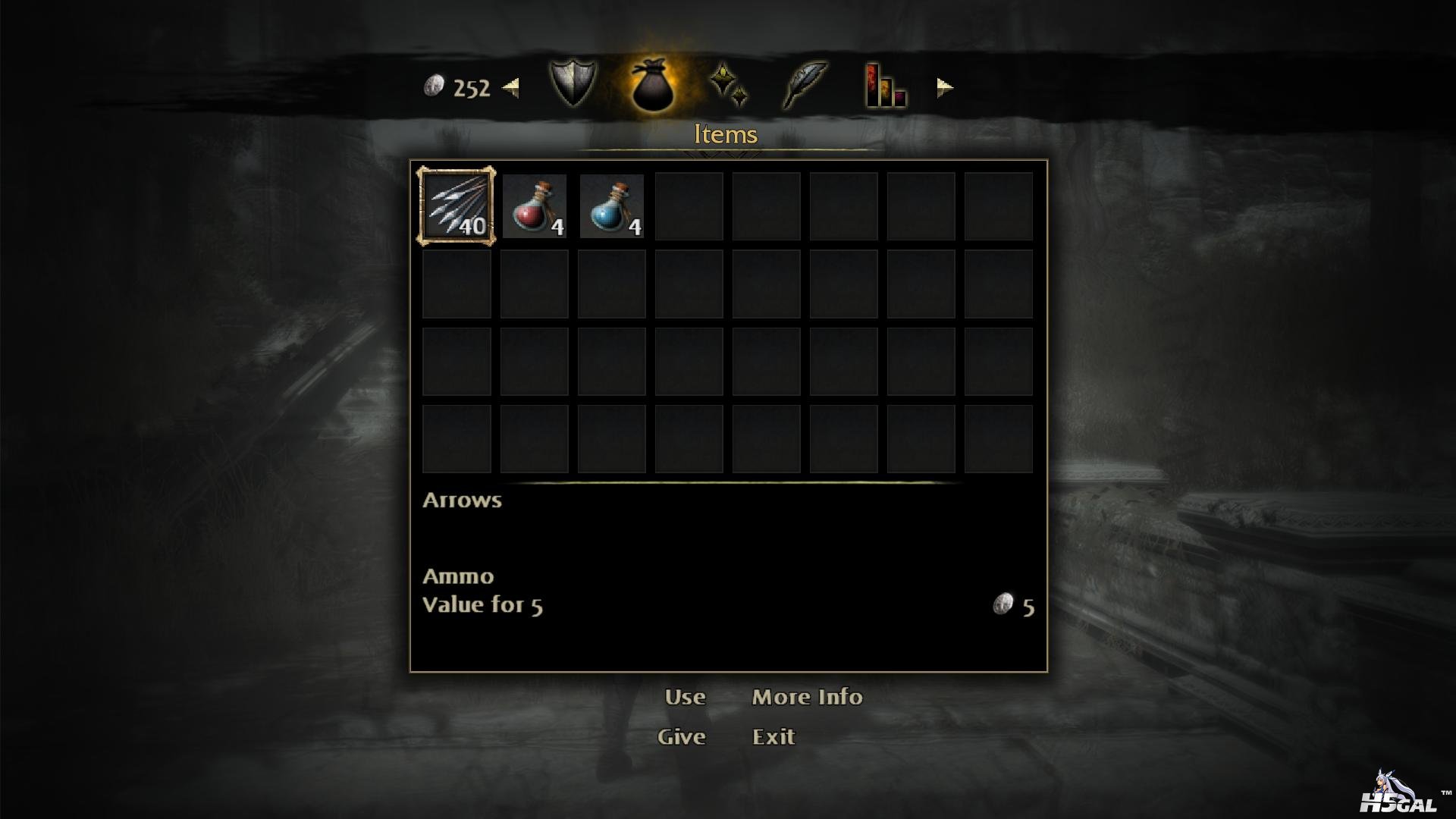The image size is (1456, 819).
Task: Use the selected item
Action: 685,697
